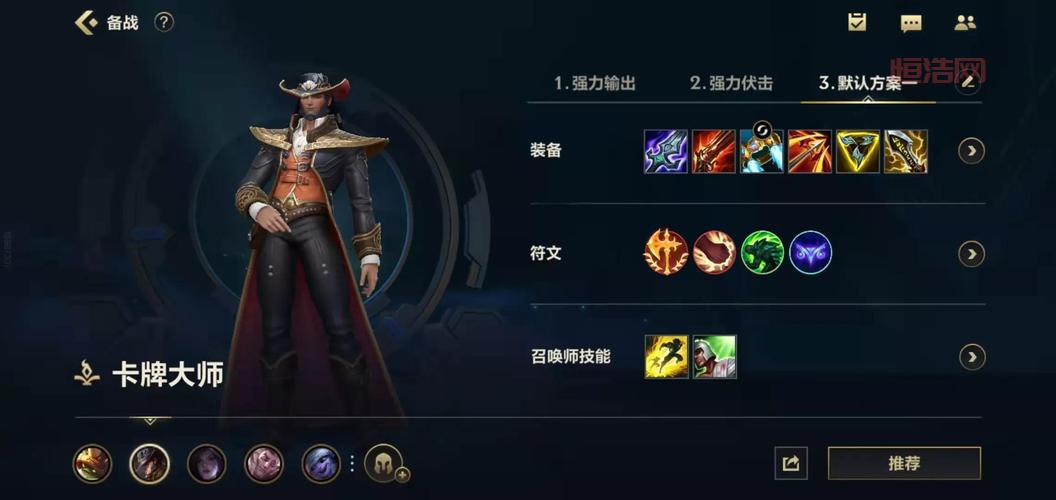Image resolution: width=1056 pixels, height=500 pixels.
Task: Open the share button next to 推荐
Action: (790, 463)
